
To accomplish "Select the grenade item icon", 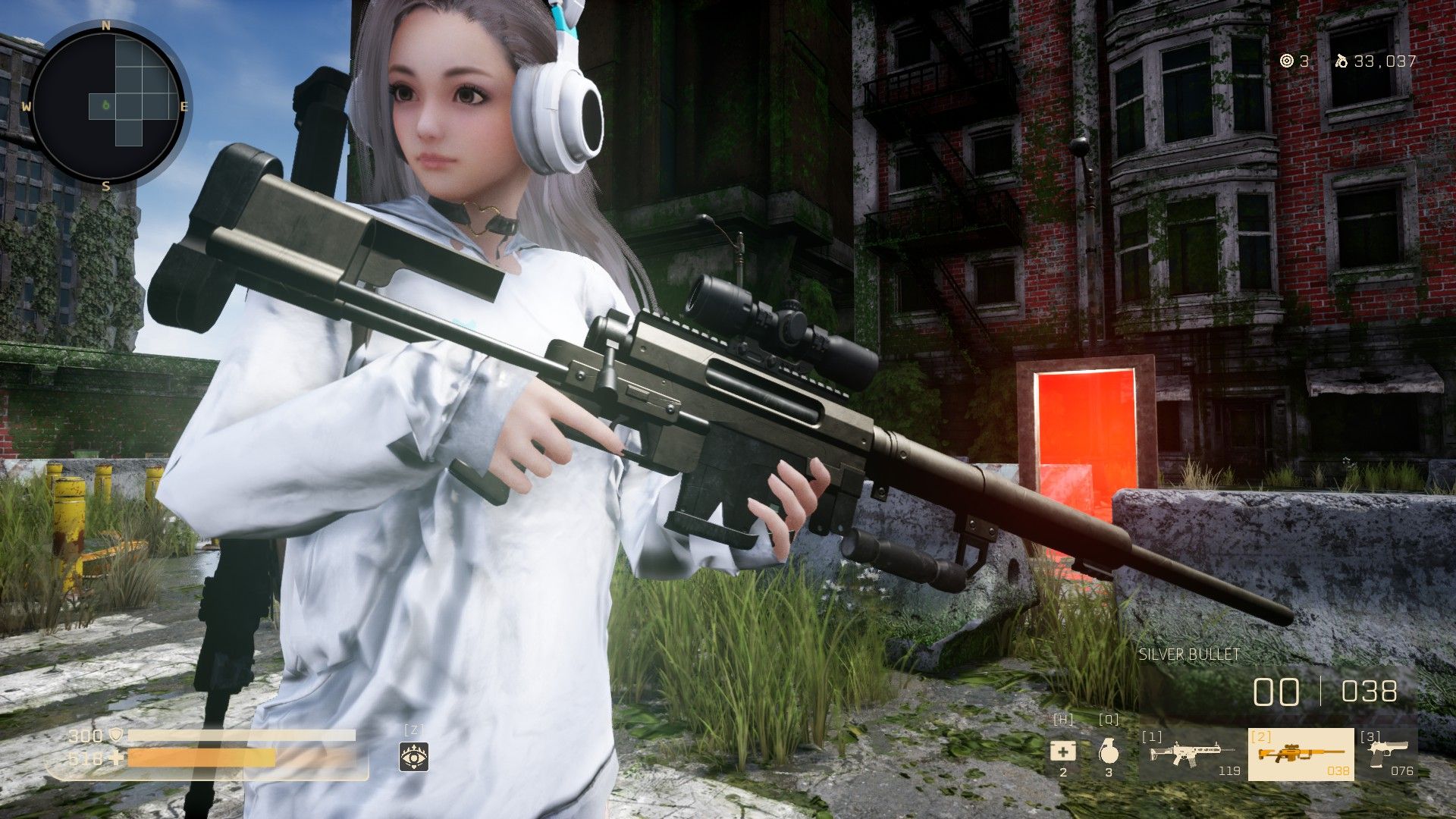I will (x=1108, y=752).
